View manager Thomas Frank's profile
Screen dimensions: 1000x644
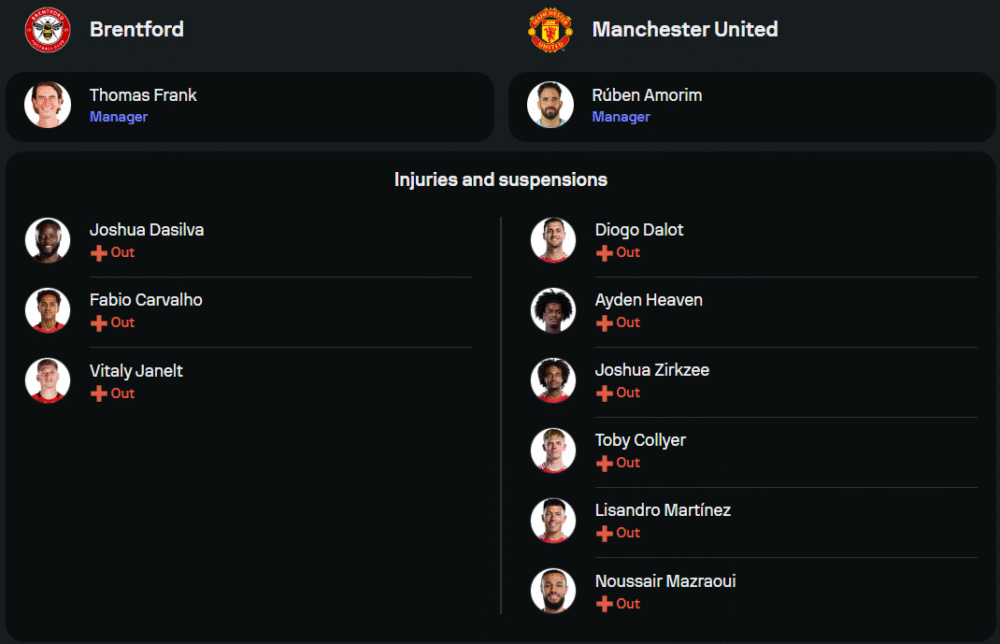coord(143,96)
